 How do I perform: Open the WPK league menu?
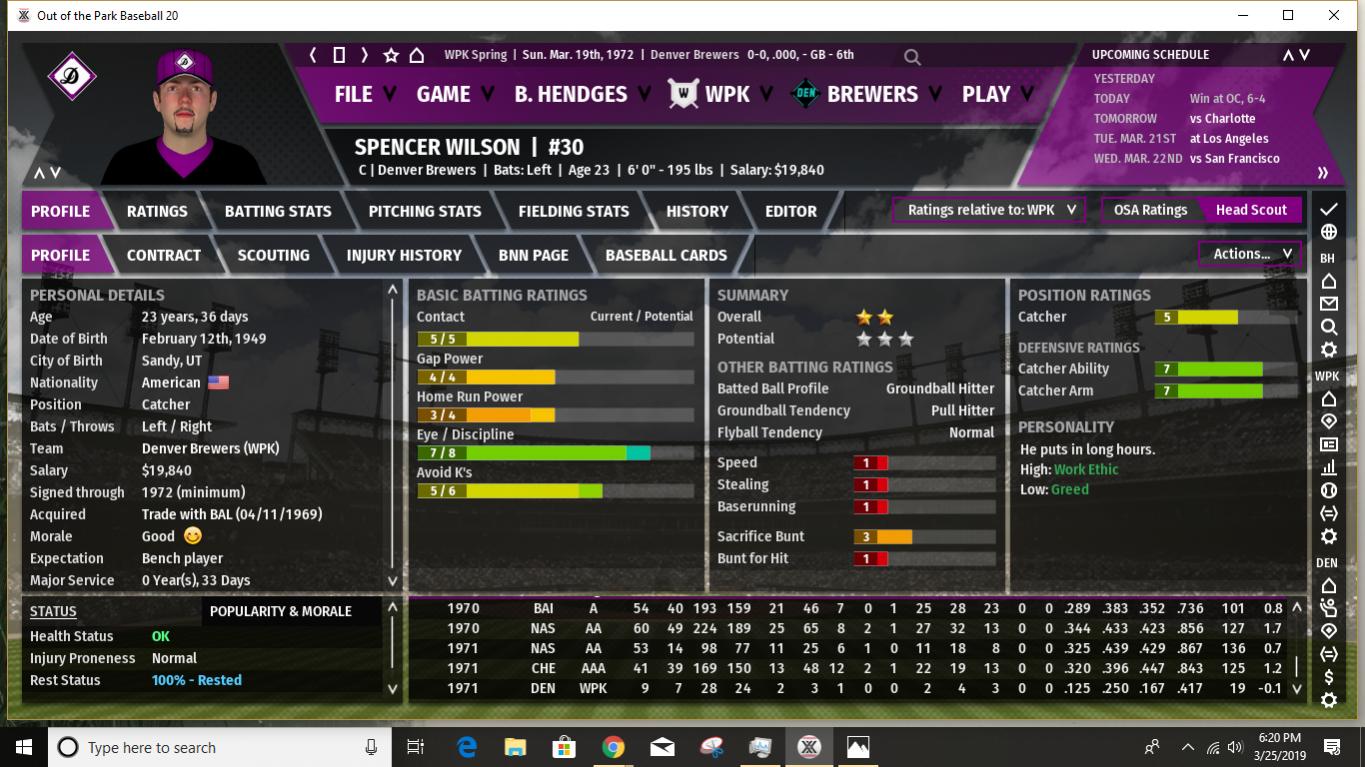pyautogui.click(x=726, y=94)
